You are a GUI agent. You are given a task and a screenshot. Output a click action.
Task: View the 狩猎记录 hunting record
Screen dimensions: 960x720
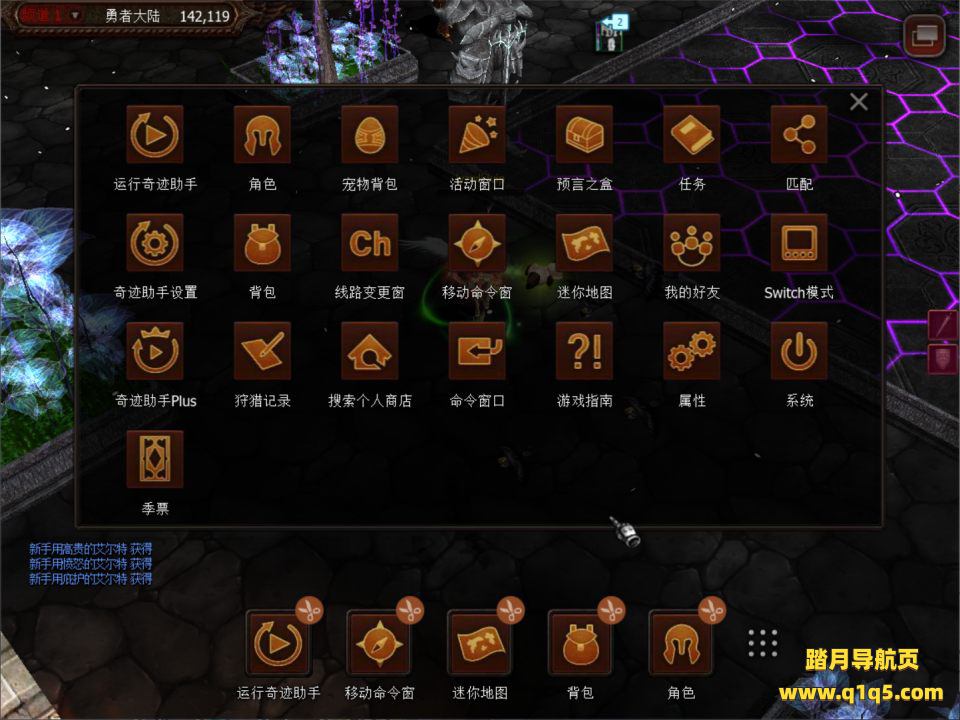coord(262,351)
